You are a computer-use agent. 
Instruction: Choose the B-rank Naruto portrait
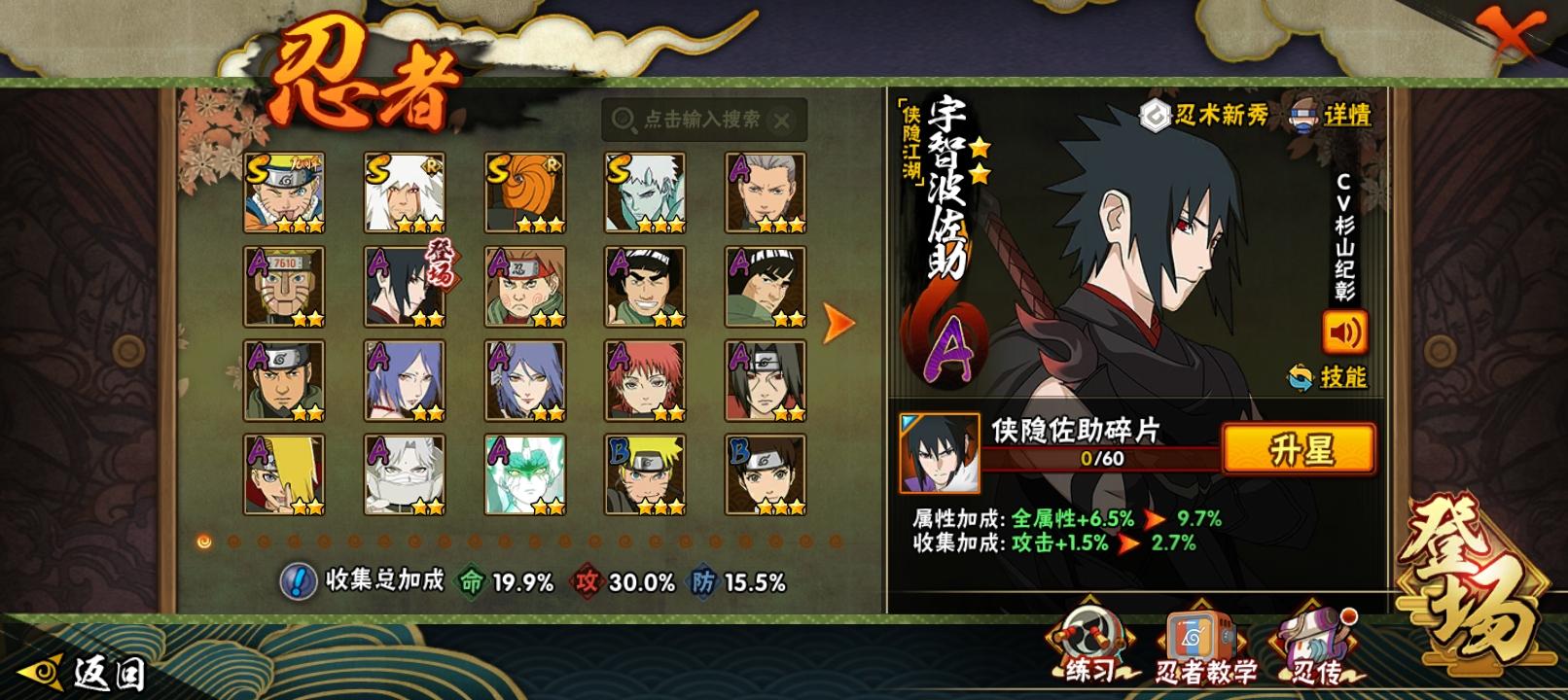click(645, 474)
